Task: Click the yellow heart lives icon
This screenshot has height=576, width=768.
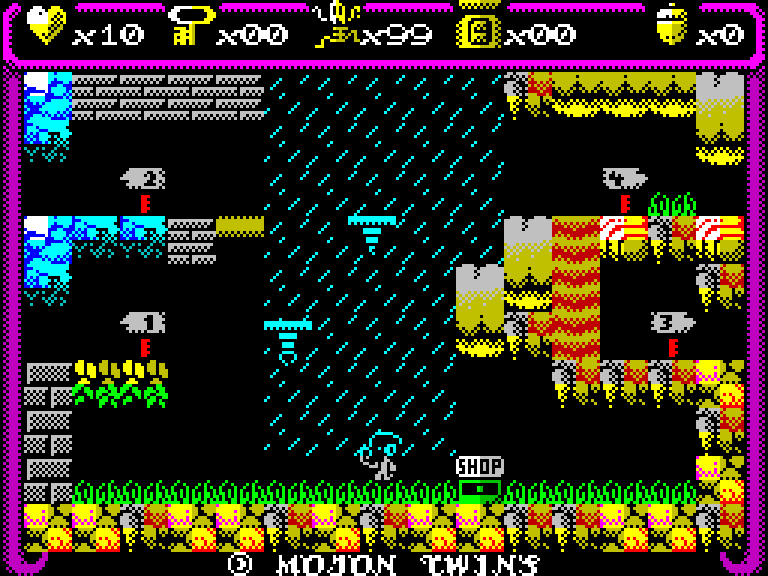Action: pyautogui.click(x=46, y=25)
